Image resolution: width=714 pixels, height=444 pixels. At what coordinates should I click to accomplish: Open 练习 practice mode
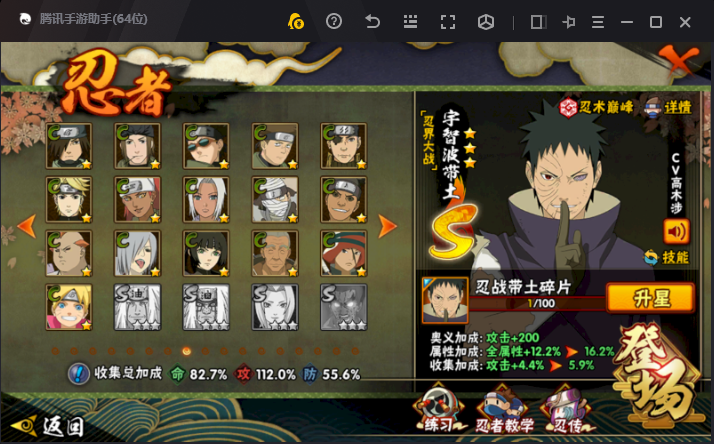438,411
